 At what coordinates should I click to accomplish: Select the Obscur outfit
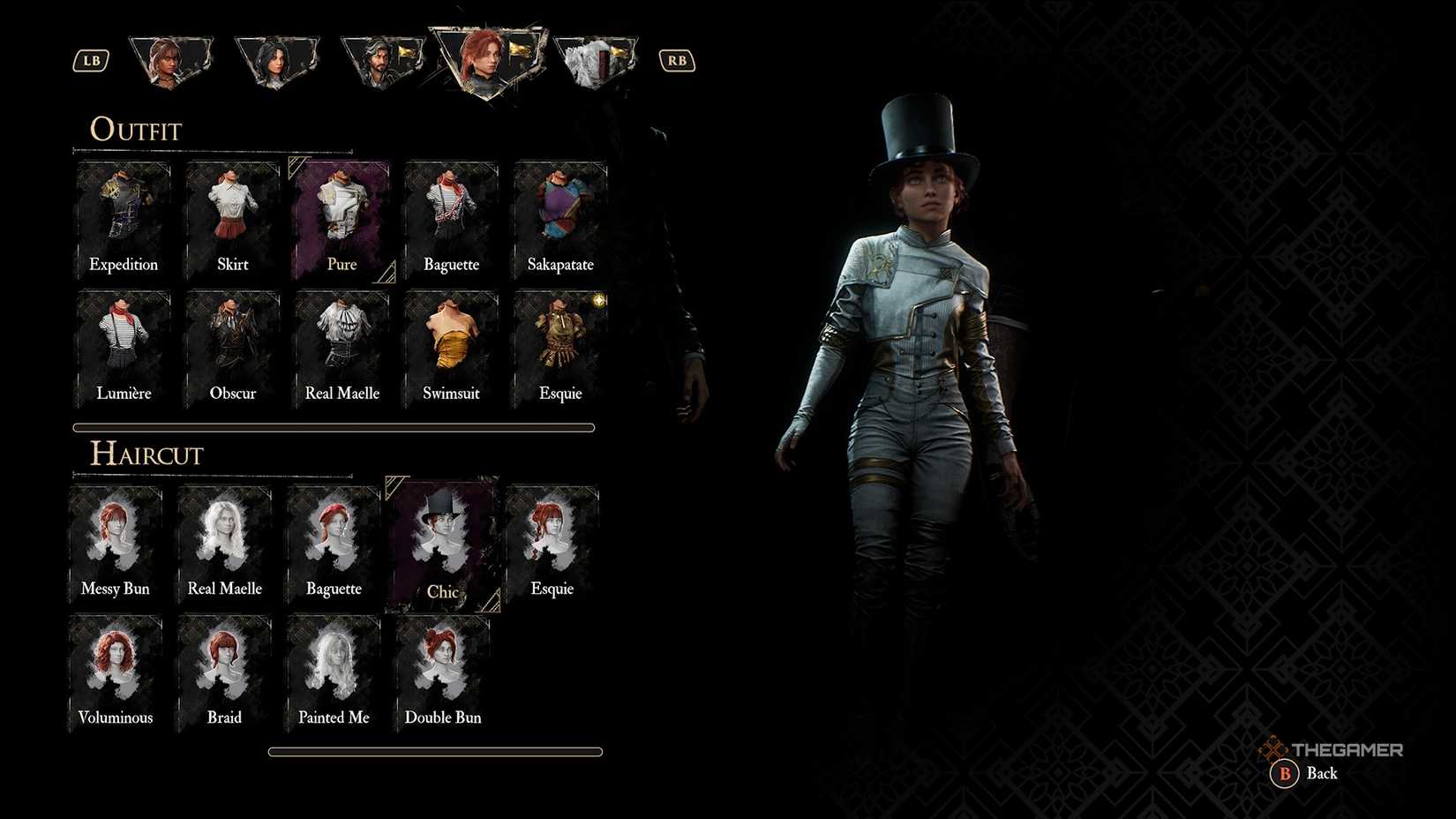point(231,344)
